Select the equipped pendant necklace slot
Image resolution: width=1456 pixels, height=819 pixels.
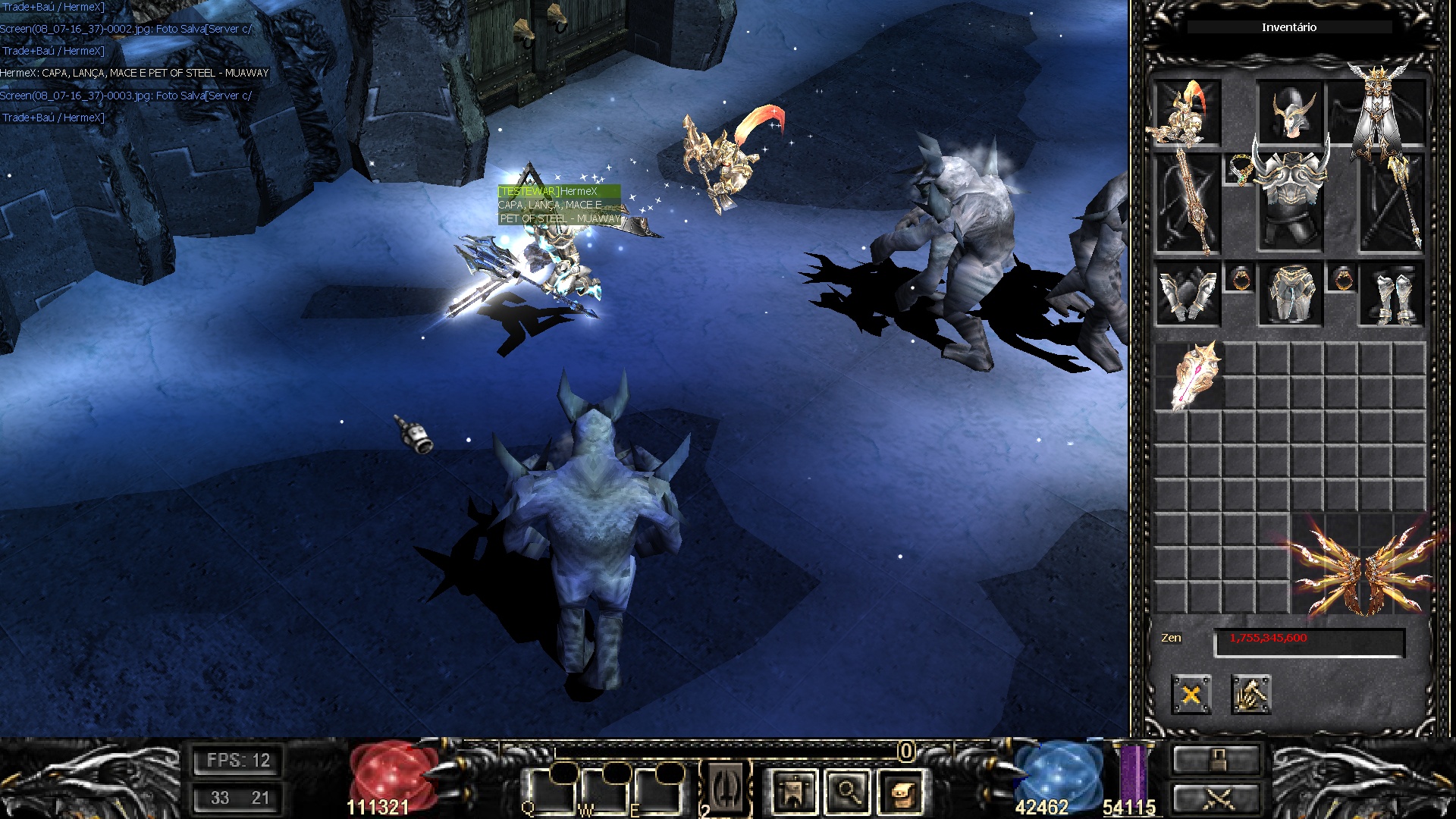coord(1238,171)
